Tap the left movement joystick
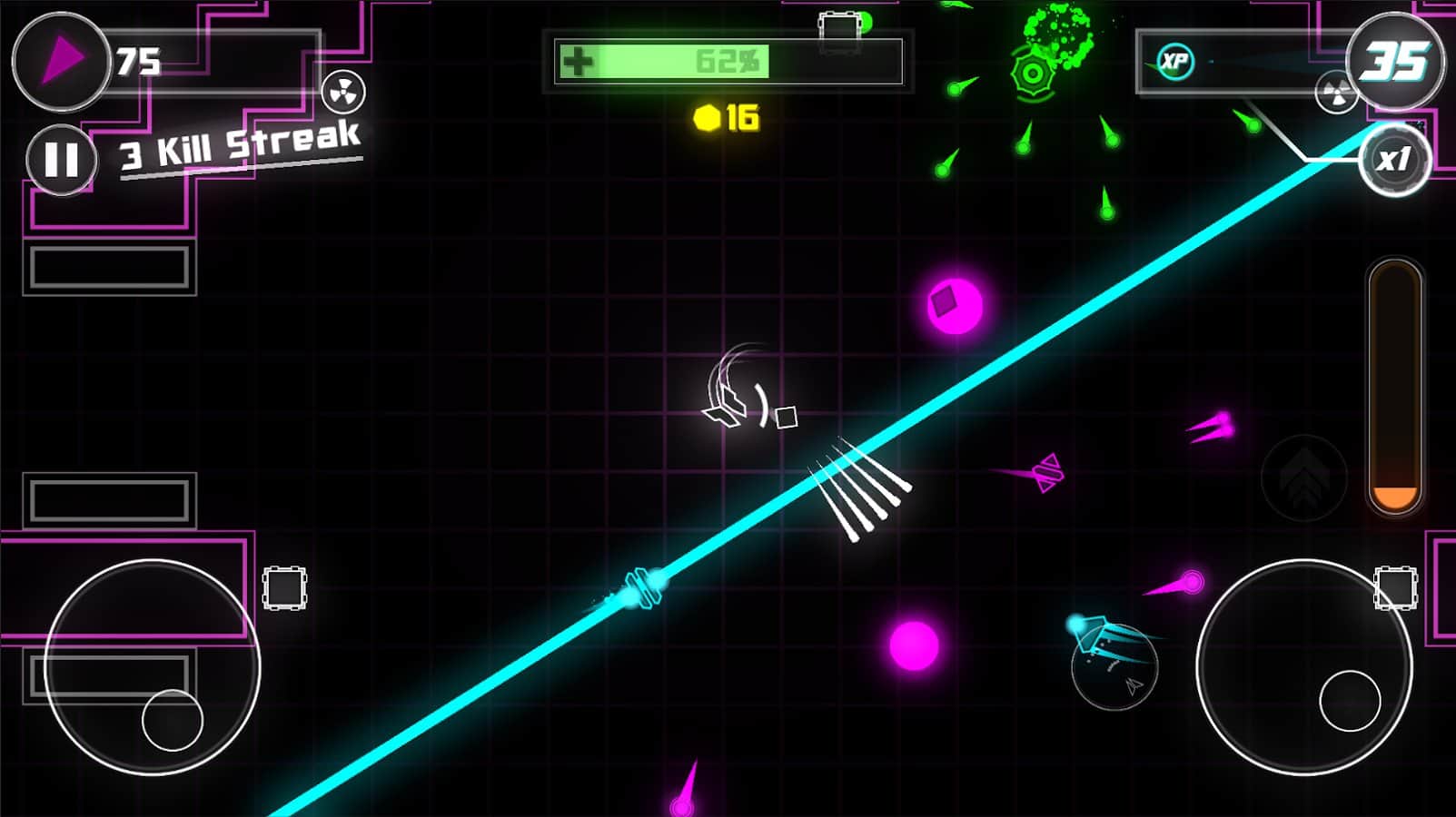Image resolution: width=1456 pixels, height=817 pixels. click(x=153, y=667)
